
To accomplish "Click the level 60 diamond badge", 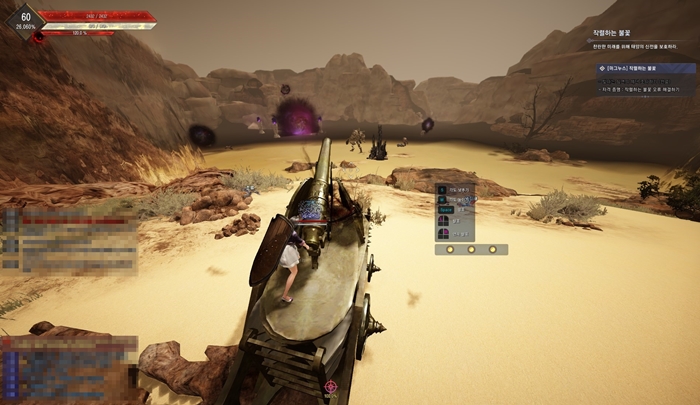I will (25, 19).
